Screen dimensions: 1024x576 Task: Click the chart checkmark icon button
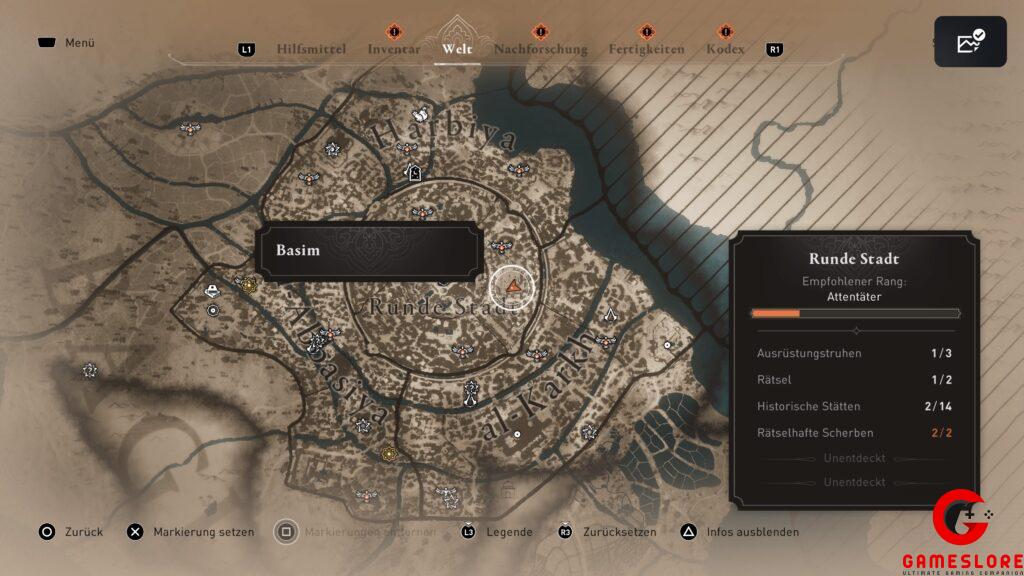point(970,42)
